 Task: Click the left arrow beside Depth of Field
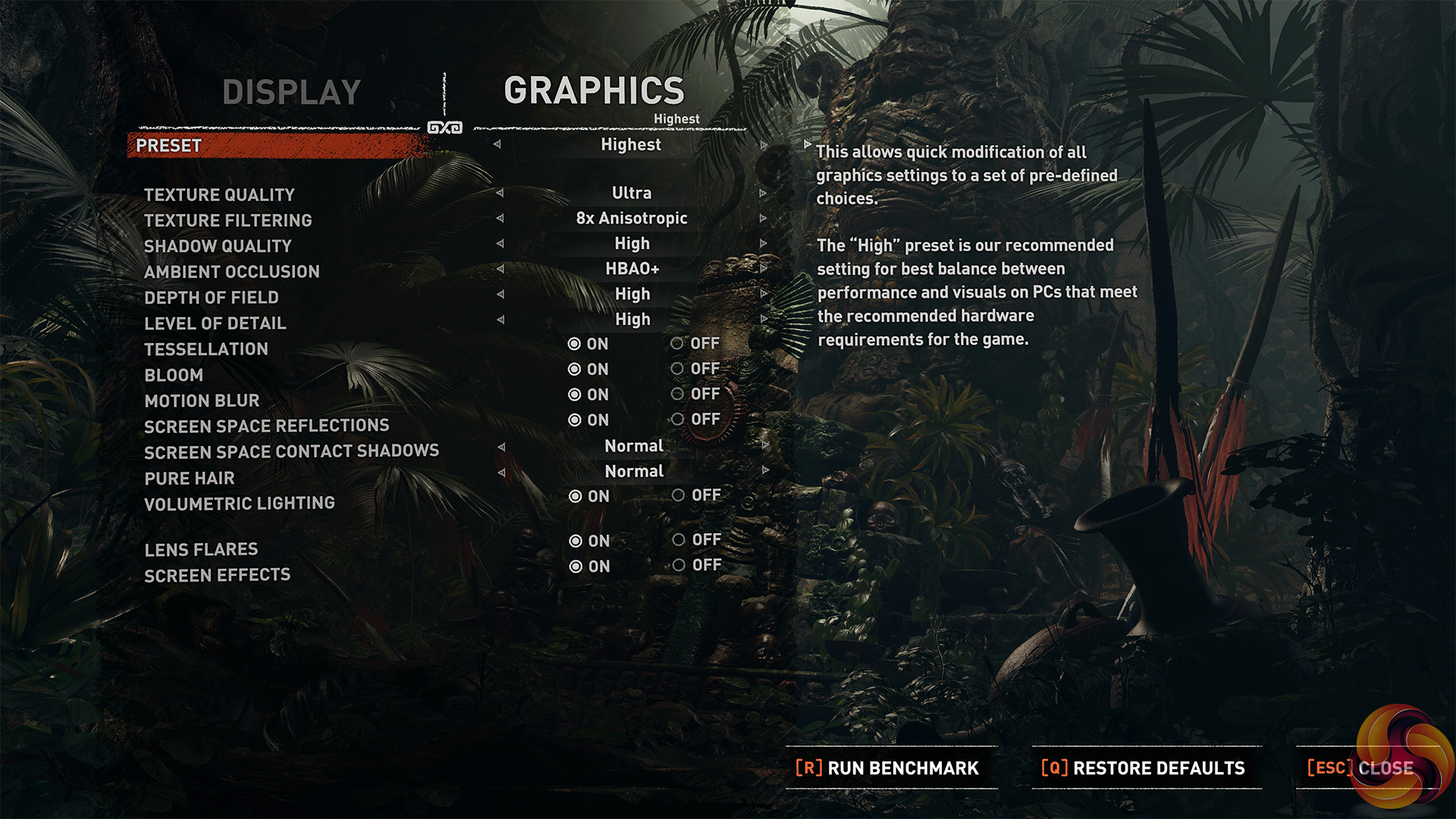500,294
